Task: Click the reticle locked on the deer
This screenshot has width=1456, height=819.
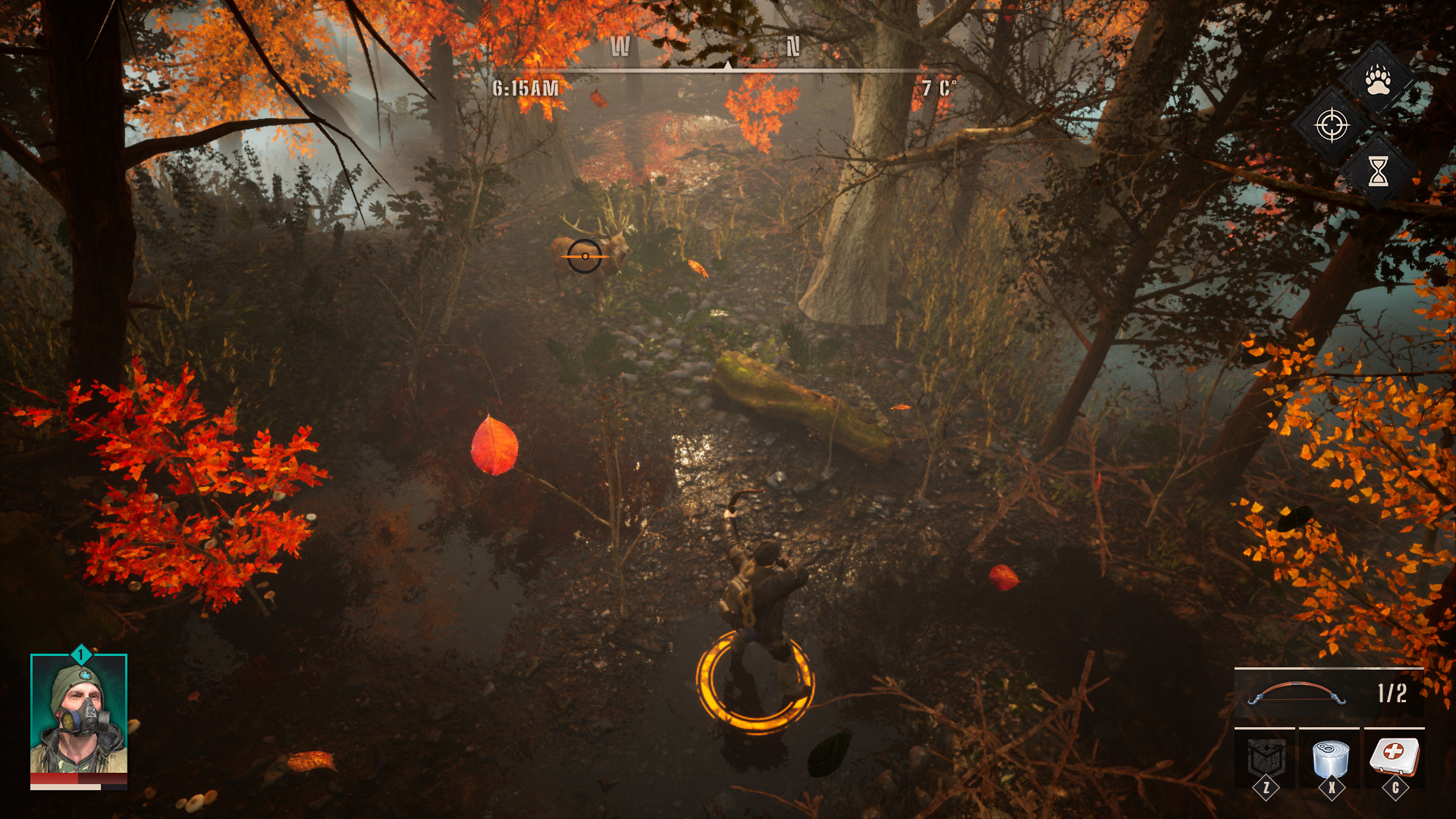Action: [584, 258]
